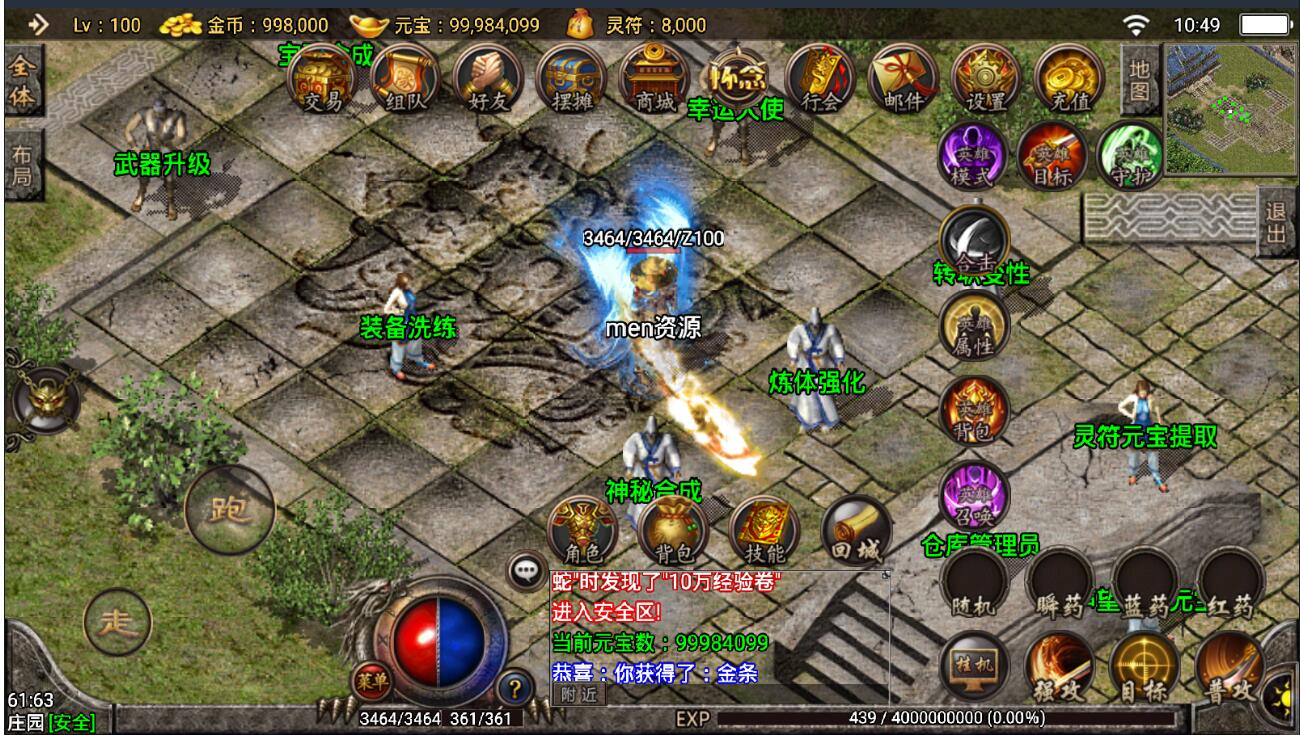This screenshot has height=735, width=1300.
Task: Open the 地图 map button
Action: [x=1139, y=80]
